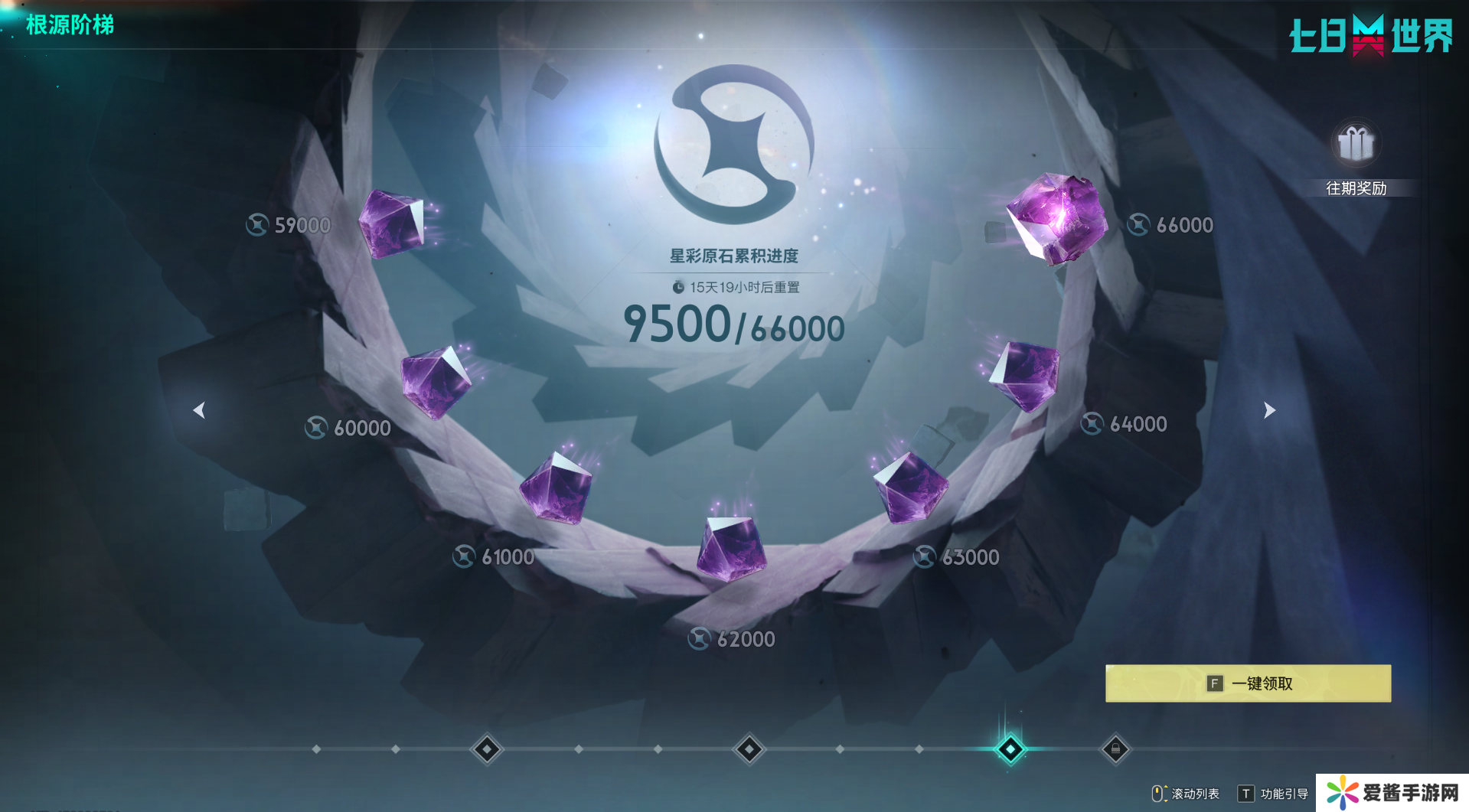
Task: Select the 63000 milestone crystal
Action: (x=910, y=487)
